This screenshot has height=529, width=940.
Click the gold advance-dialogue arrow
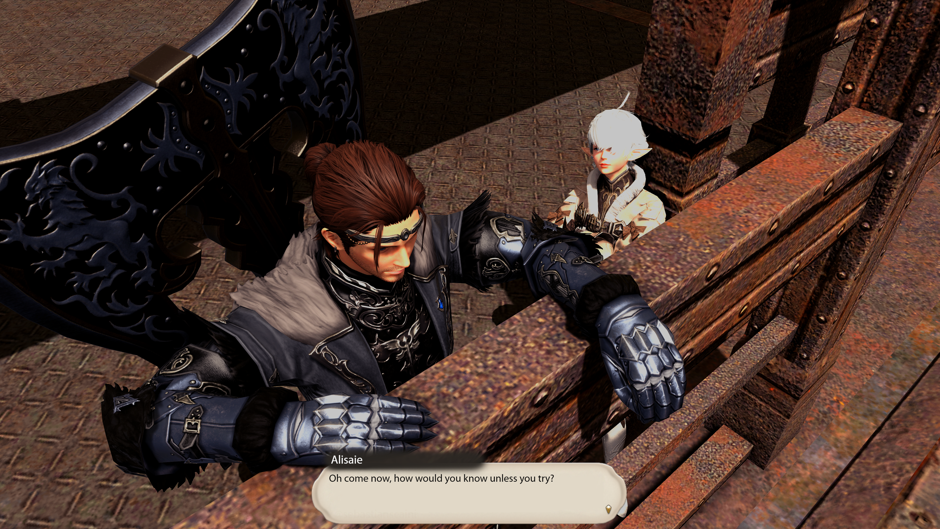tap(608, 510)
